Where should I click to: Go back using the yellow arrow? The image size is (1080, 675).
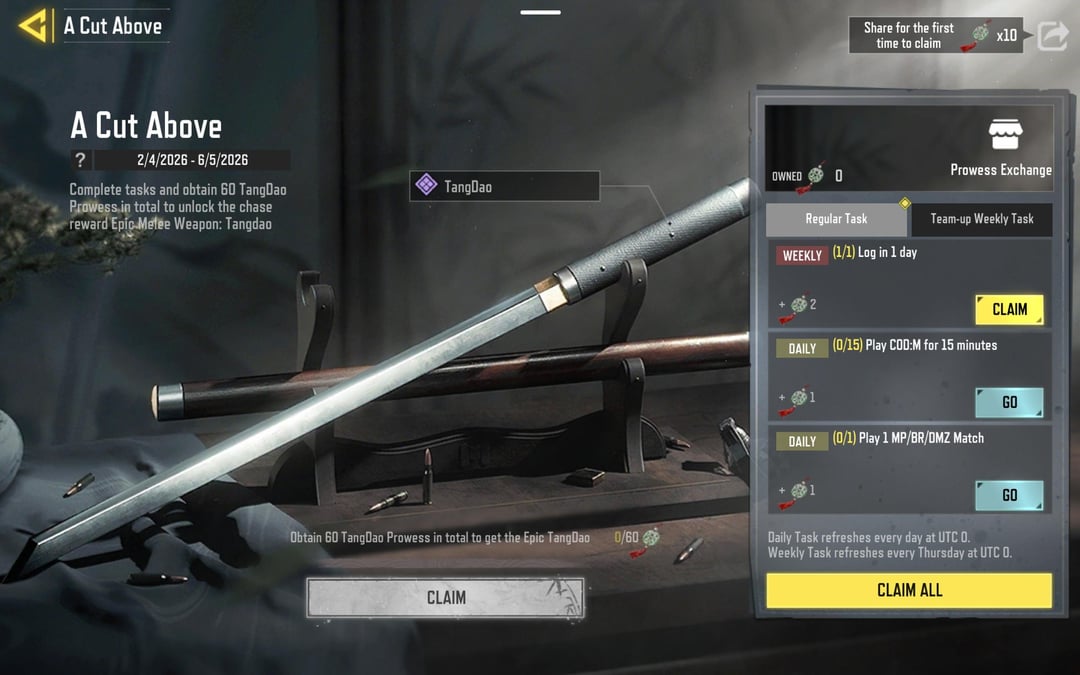click(x=33, y=26)
